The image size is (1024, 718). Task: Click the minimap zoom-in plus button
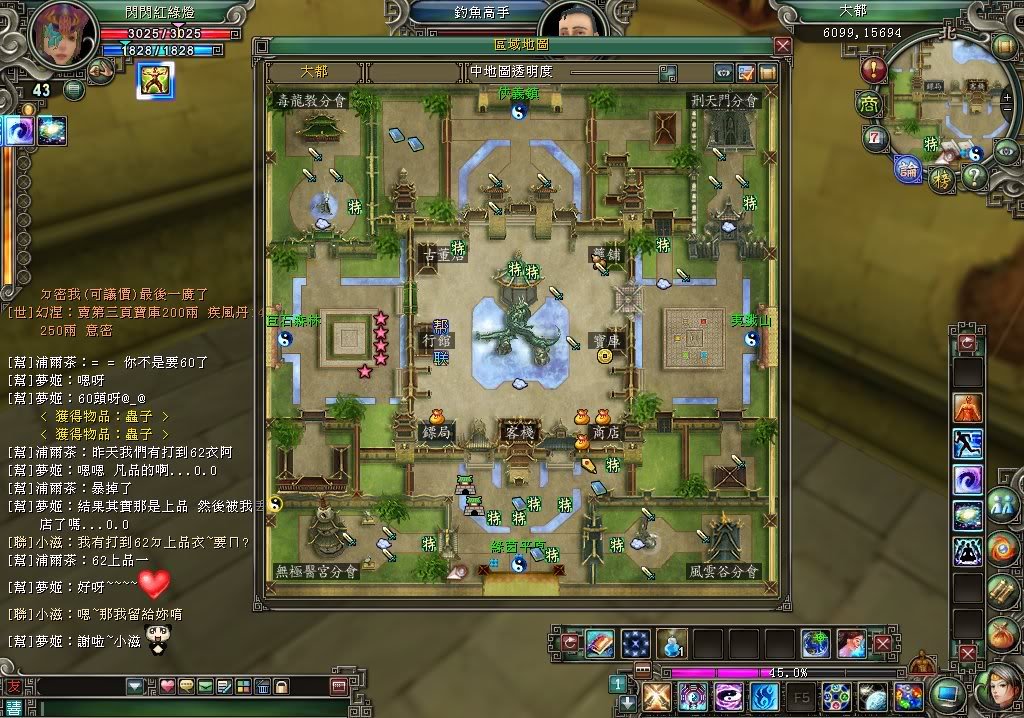(1006, 98)
